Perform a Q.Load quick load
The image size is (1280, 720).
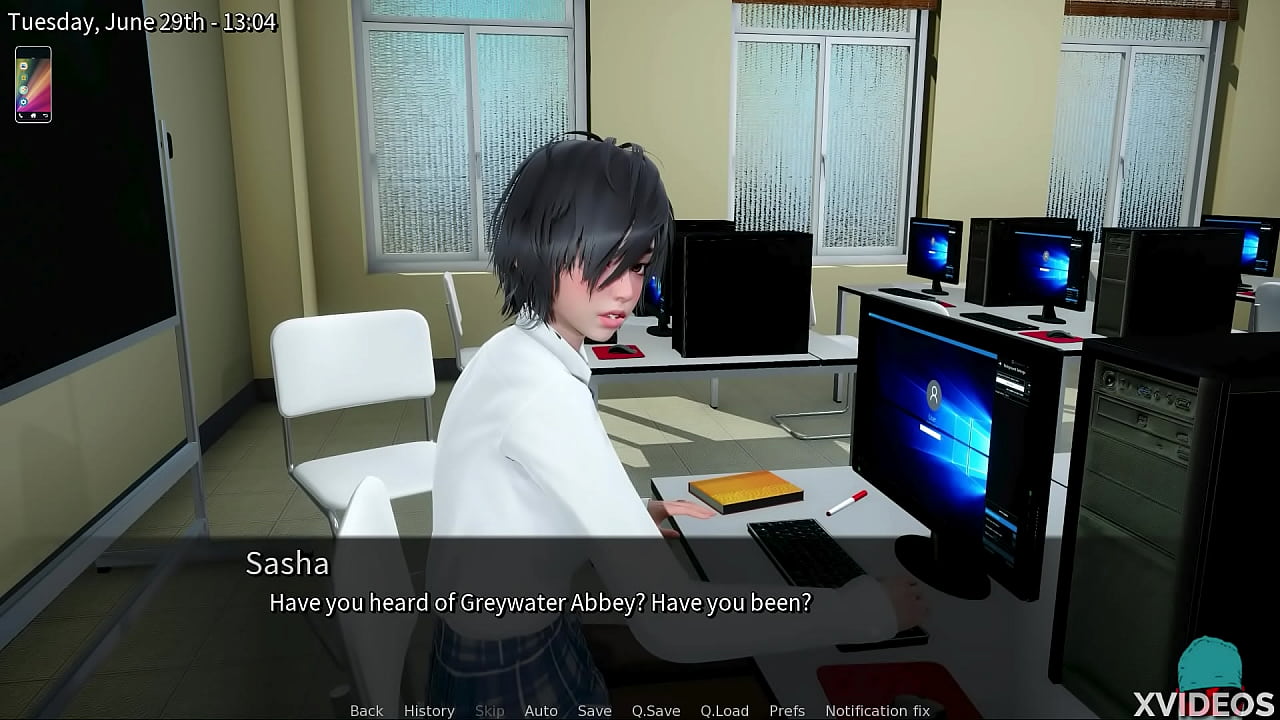point(725,710)
